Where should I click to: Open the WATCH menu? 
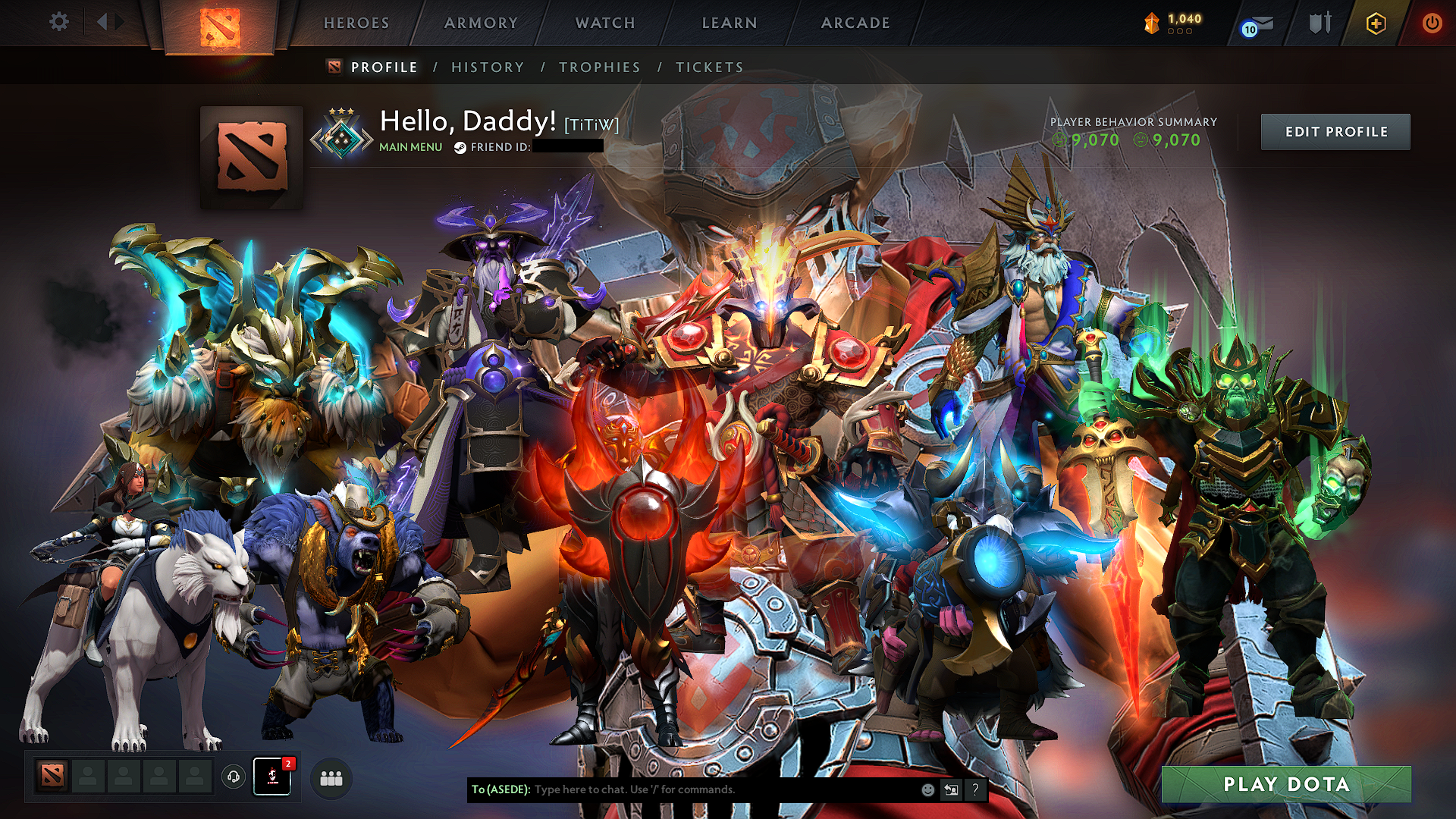point(604,23)
